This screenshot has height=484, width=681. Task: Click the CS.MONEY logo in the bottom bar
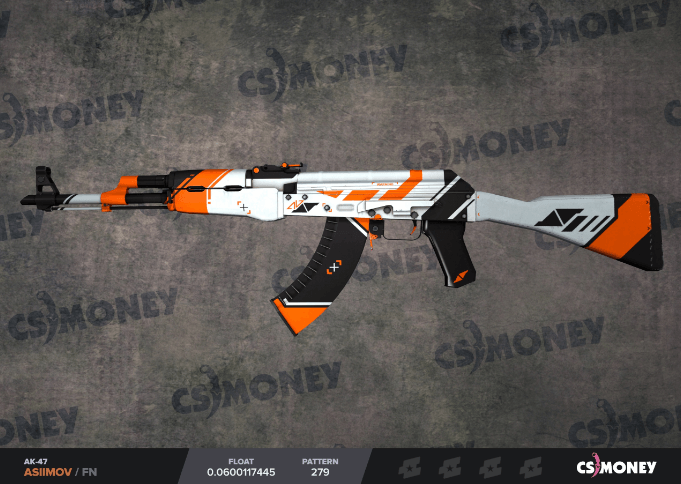click(x=616, y=466)
